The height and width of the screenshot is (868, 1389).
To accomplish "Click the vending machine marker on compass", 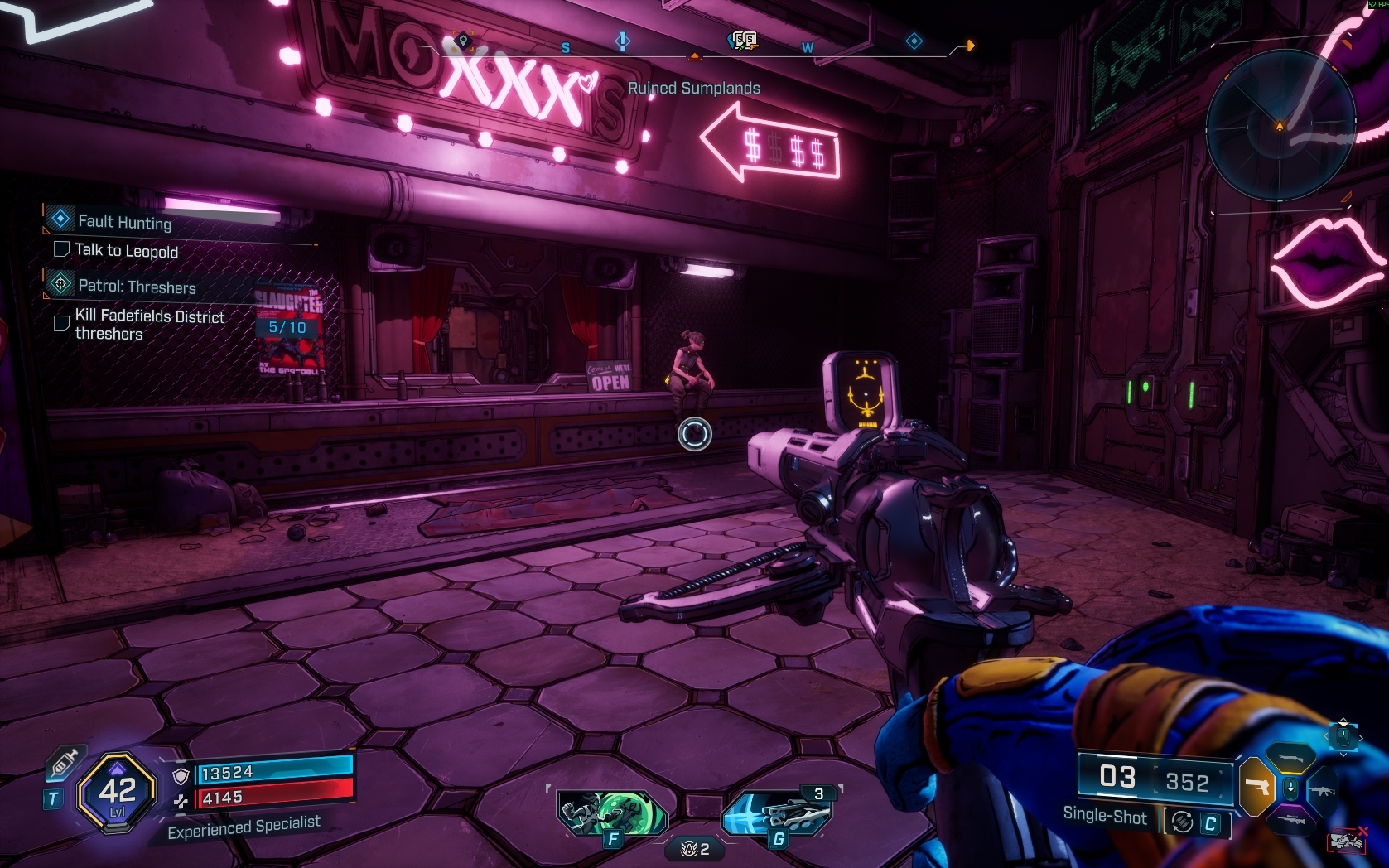I will tap(745, 41).
